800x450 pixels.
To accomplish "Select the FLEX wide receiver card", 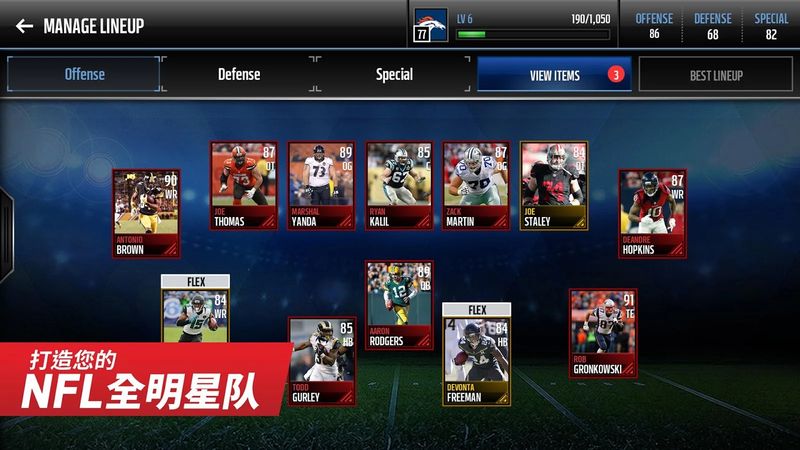I will [196, 308].
